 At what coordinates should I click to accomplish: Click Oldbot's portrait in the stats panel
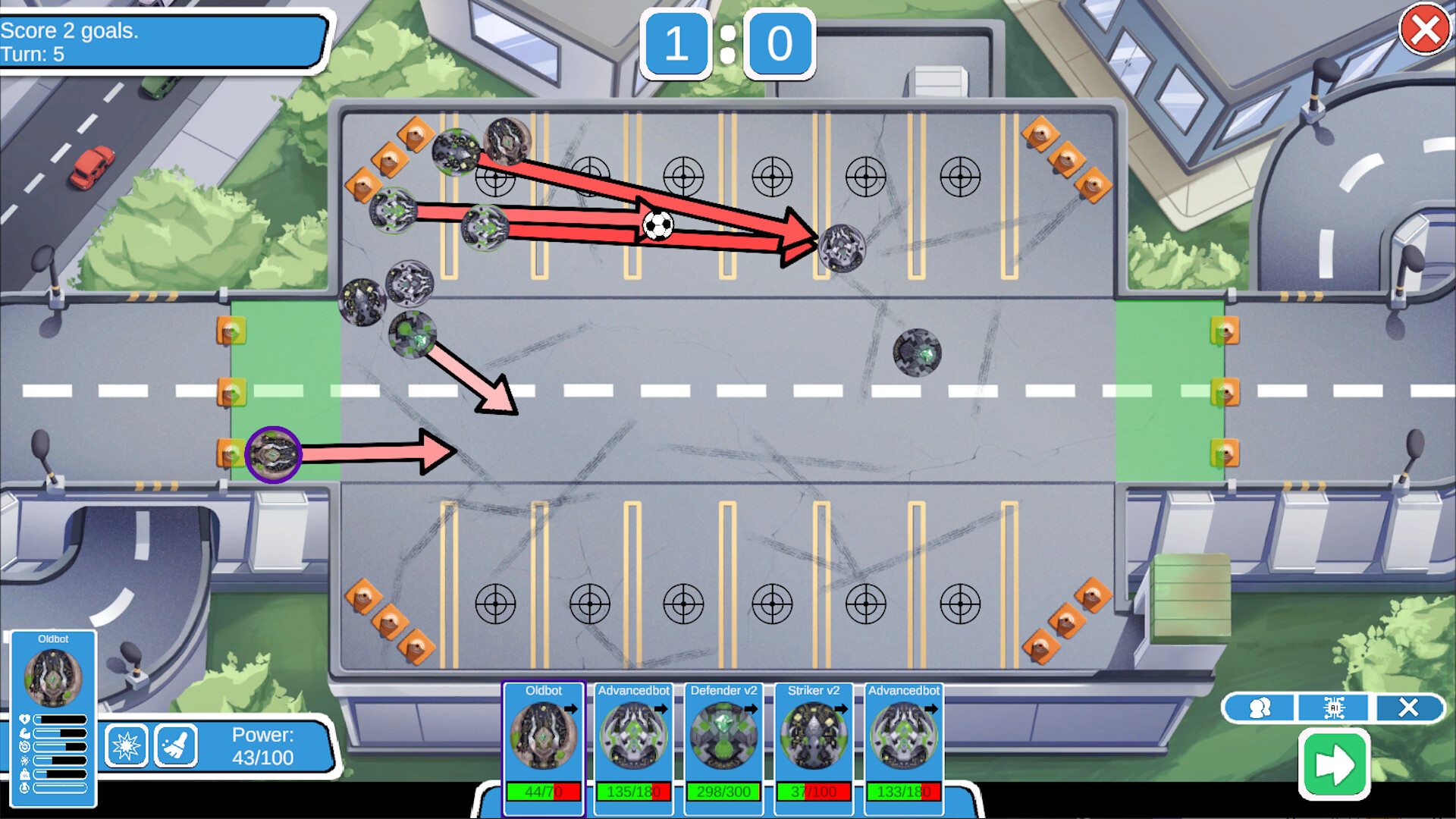[x=55, y=675]
